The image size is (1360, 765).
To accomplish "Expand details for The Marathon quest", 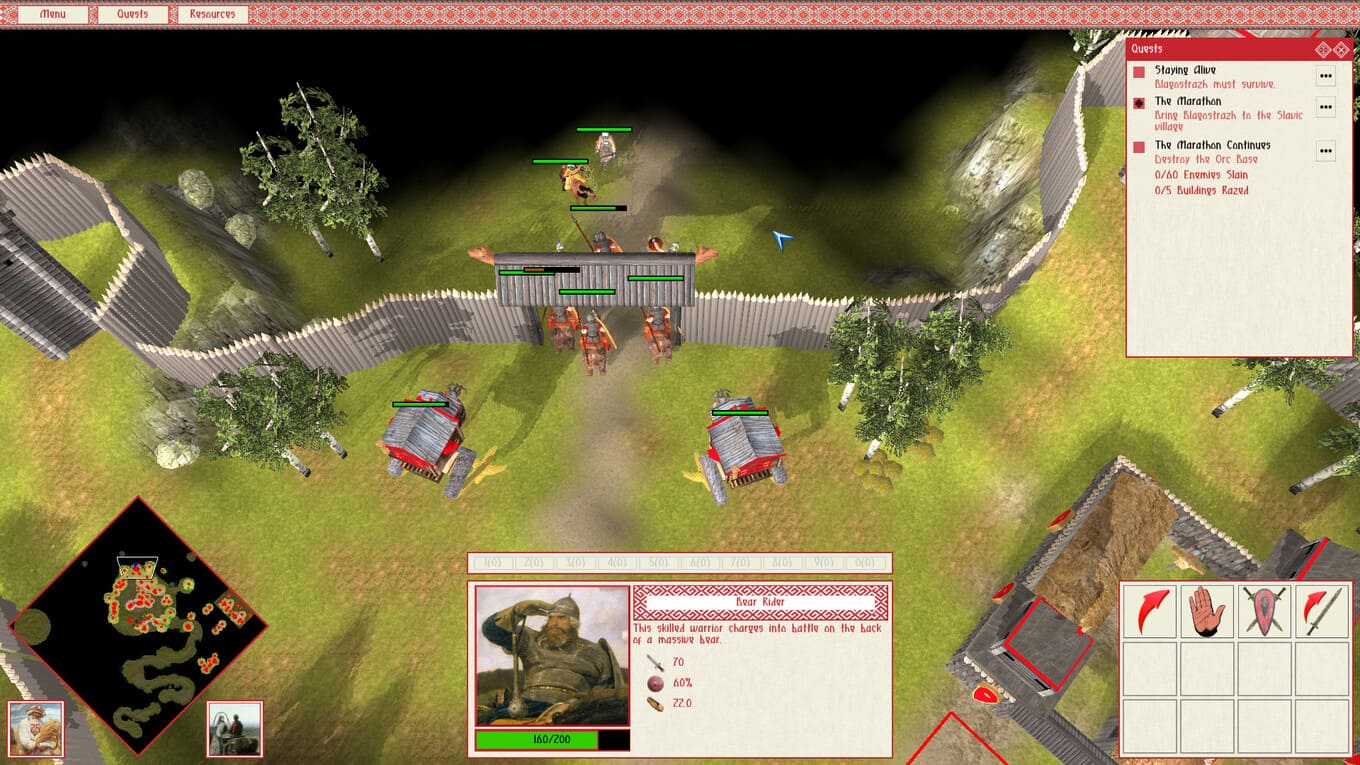I will (x=1326, y=106).
